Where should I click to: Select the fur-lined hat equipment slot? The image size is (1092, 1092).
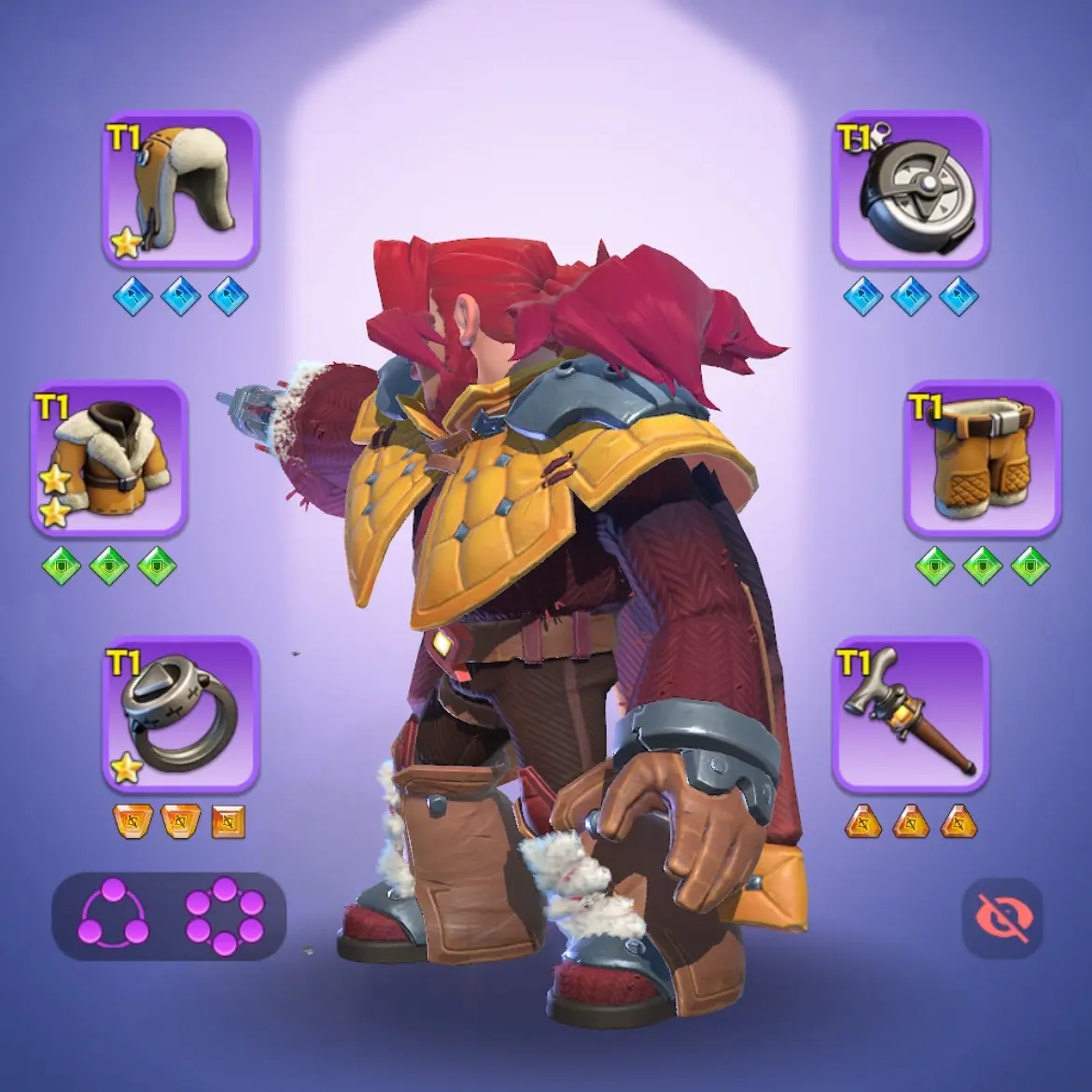181,190
